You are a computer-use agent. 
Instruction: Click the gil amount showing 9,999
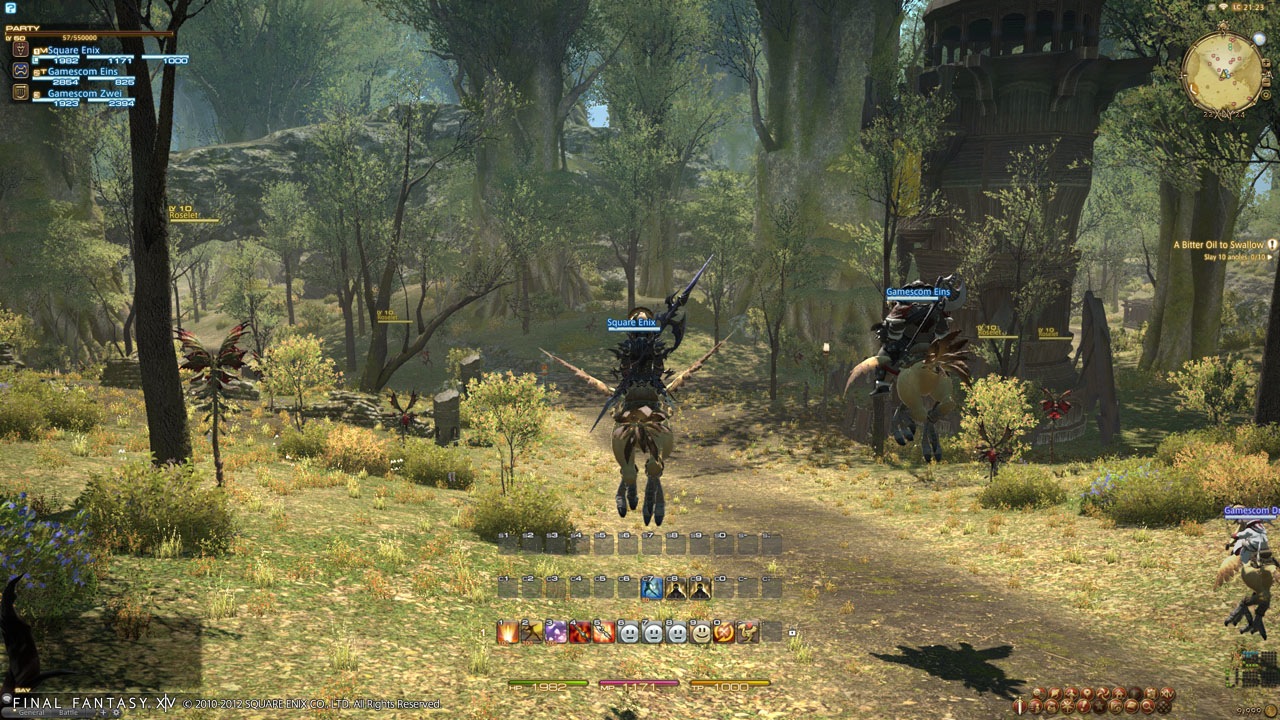[1249, 709]
